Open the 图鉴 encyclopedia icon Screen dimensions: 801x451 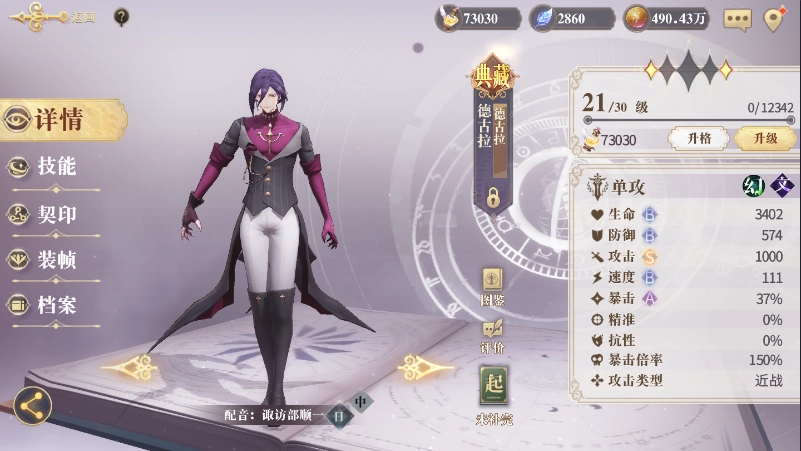point(493,284)
